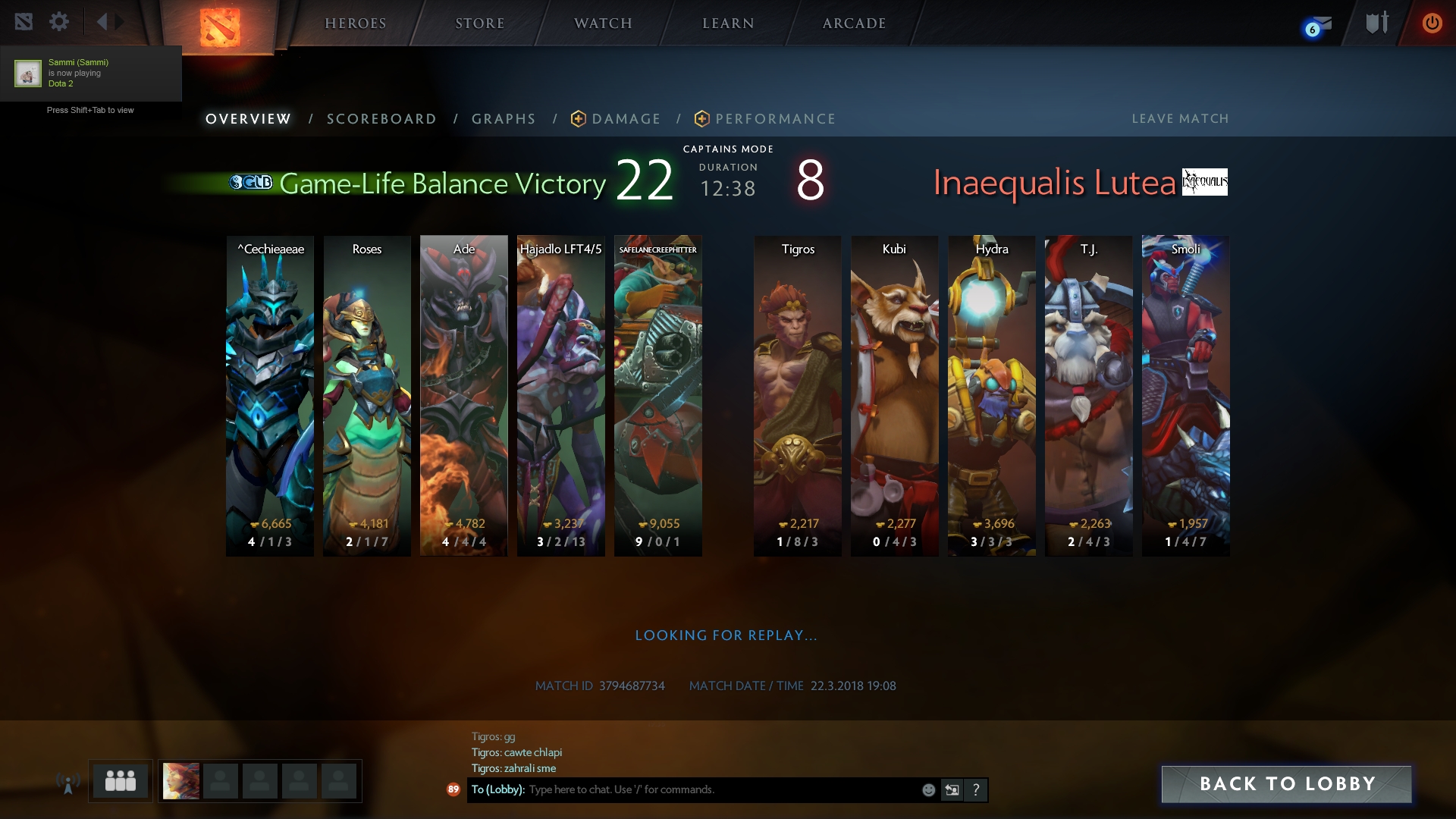This screenshot has height=819, width=1456.
Task: Switch to the Scoreboard tab
Action: tap(381, 119)
